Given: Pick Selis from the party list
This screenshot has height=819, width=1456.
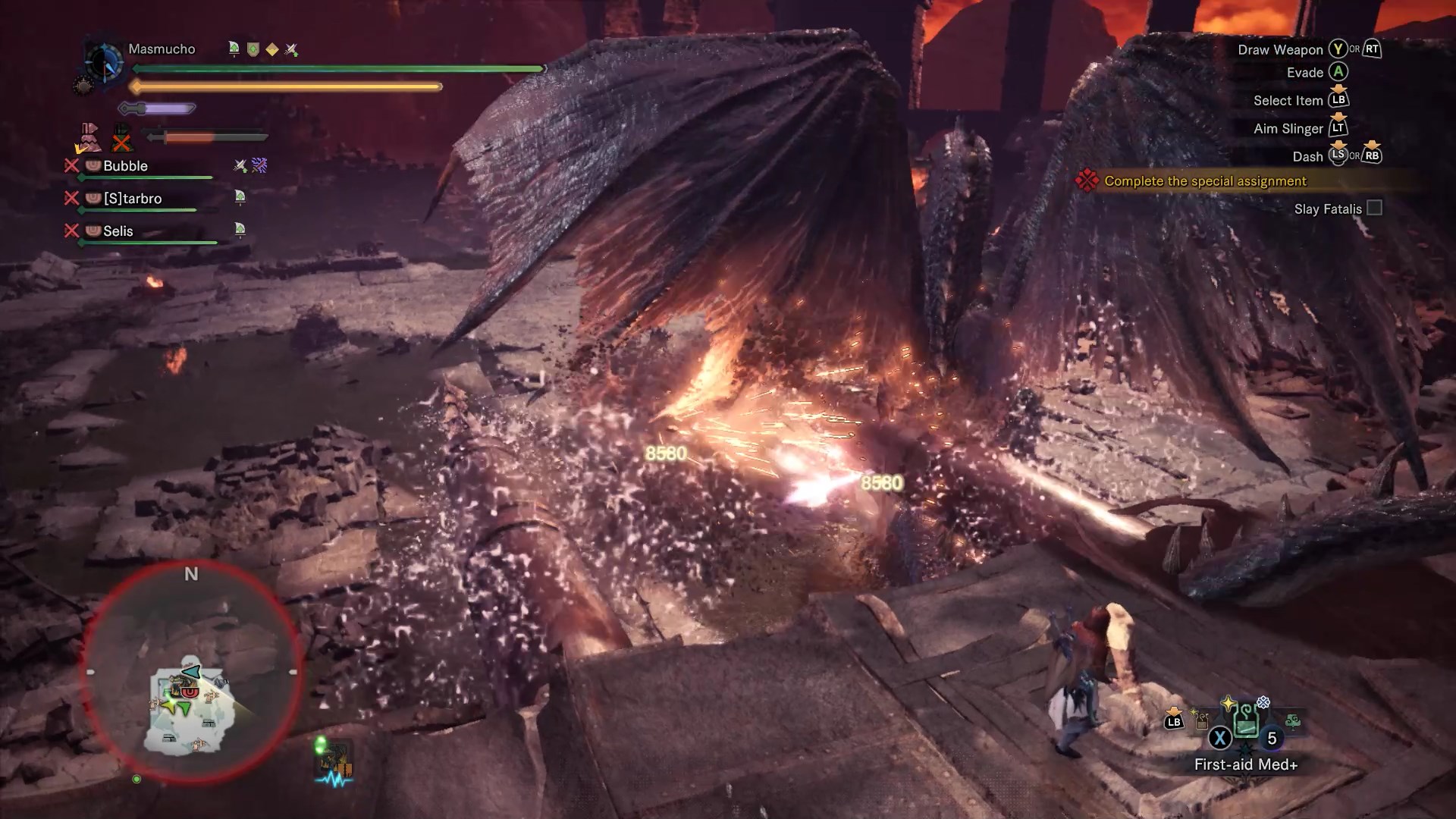Looking at the screenshot, I should click(x=118, y=231).
